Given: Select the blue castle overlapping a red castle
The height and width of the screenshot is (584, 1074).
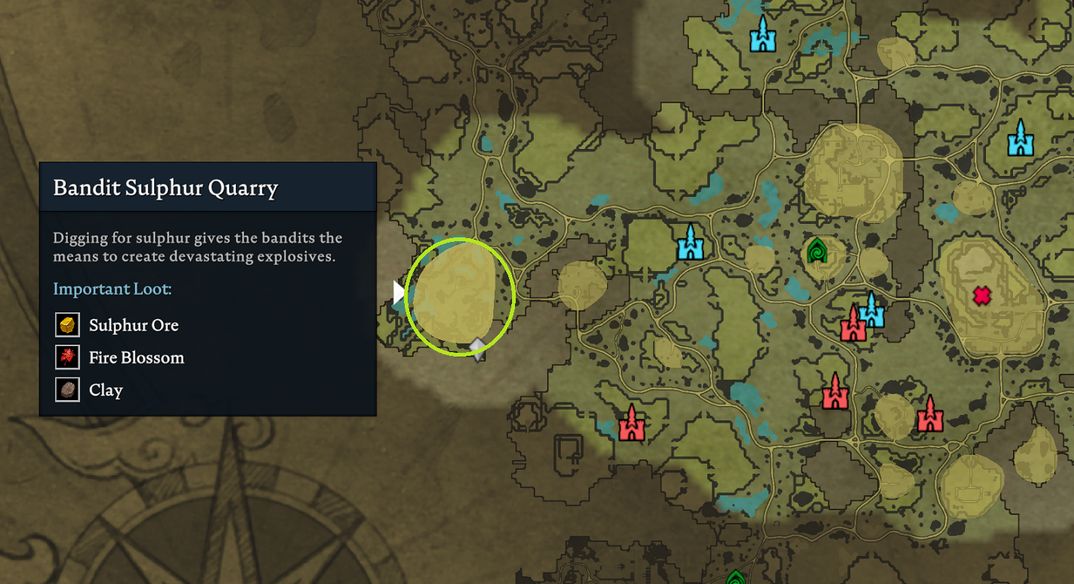Looking at the screenshot, I should [x=873, y=309].
